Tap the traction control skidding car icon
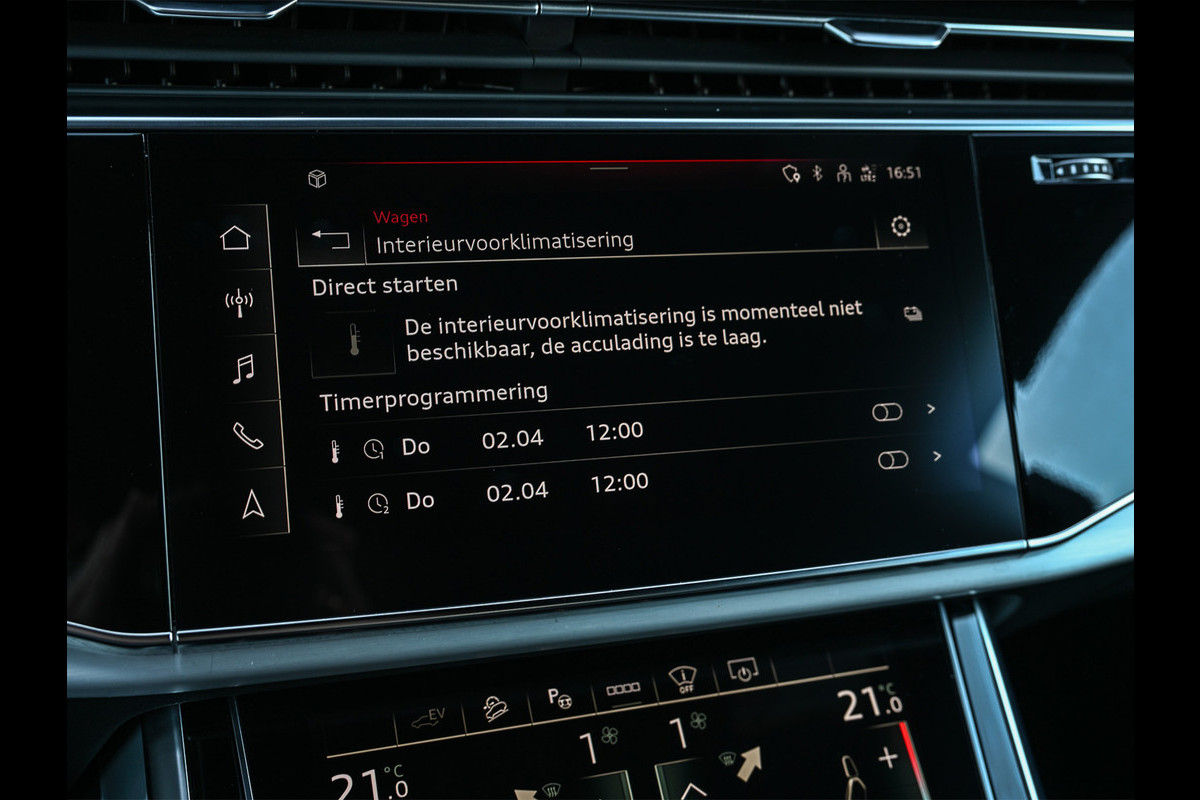 click(493, 707)
